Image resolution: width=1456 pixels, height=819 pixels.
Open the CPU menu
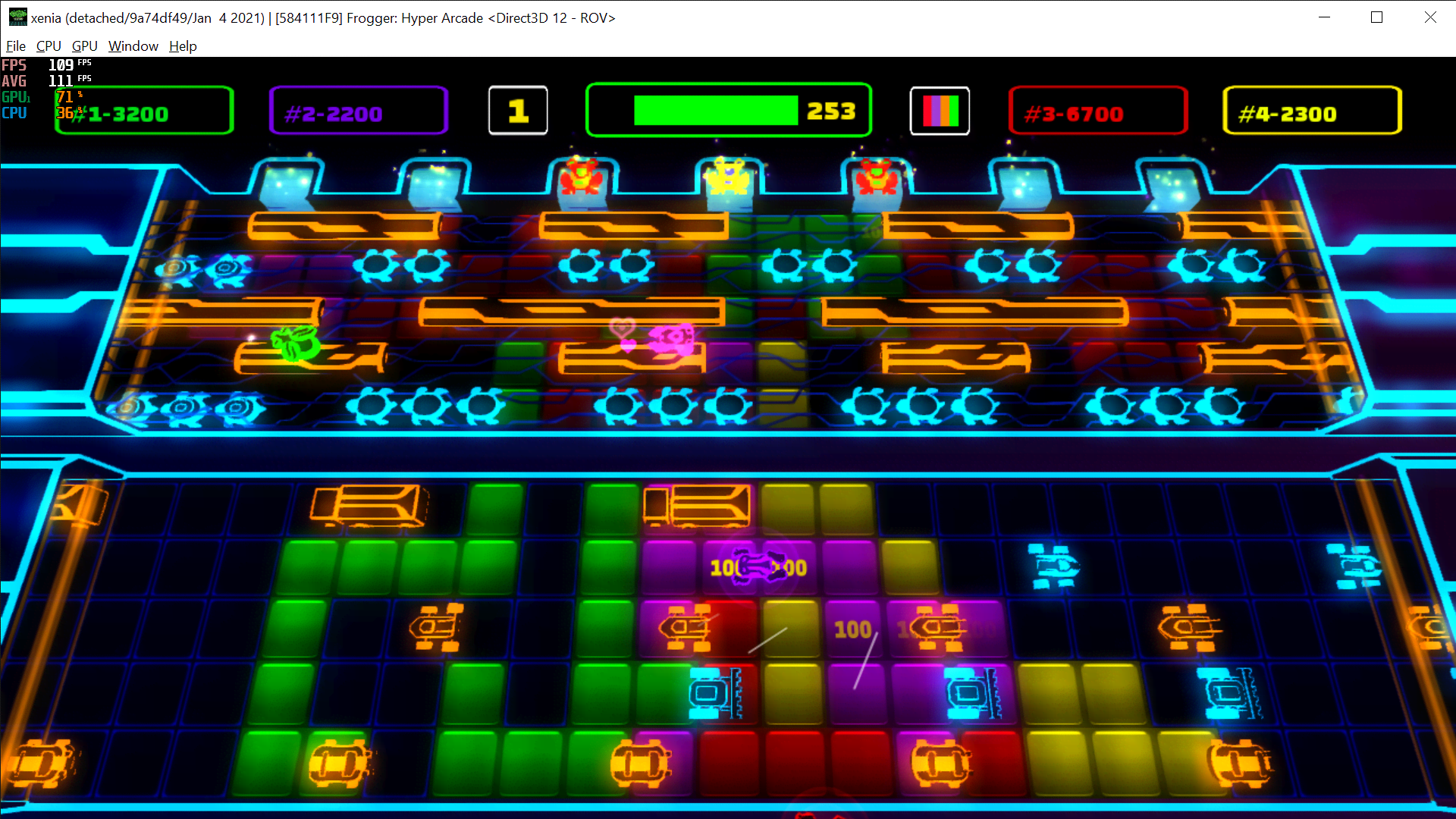pyautogui.click(x=49, y=45)
